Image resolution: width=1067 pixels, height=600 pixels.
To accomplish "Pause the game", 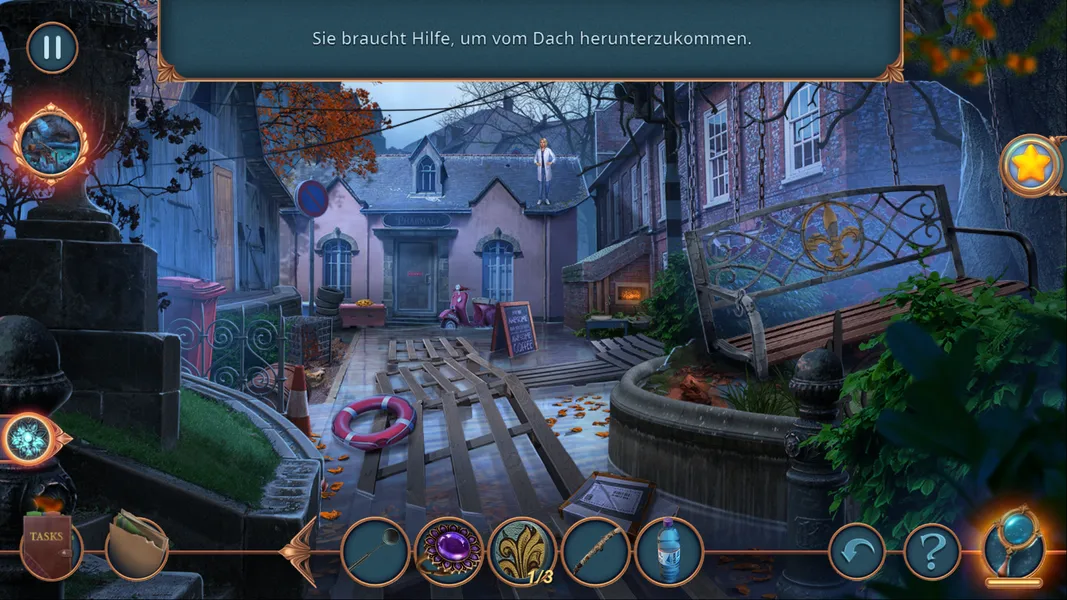I will point(52,47).
